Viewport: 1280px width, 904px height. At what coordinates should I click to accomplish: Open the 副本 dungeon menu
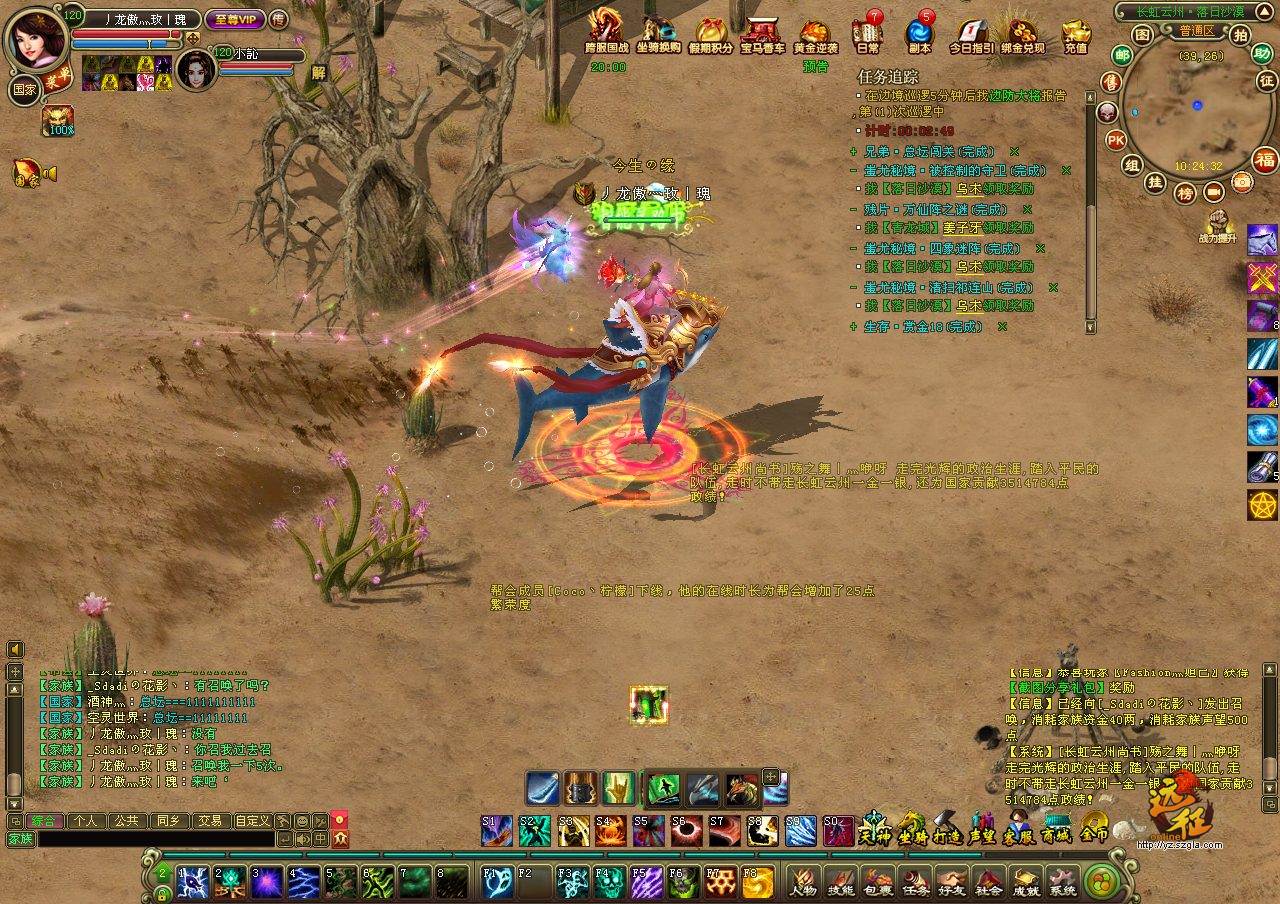coord(919,33)
